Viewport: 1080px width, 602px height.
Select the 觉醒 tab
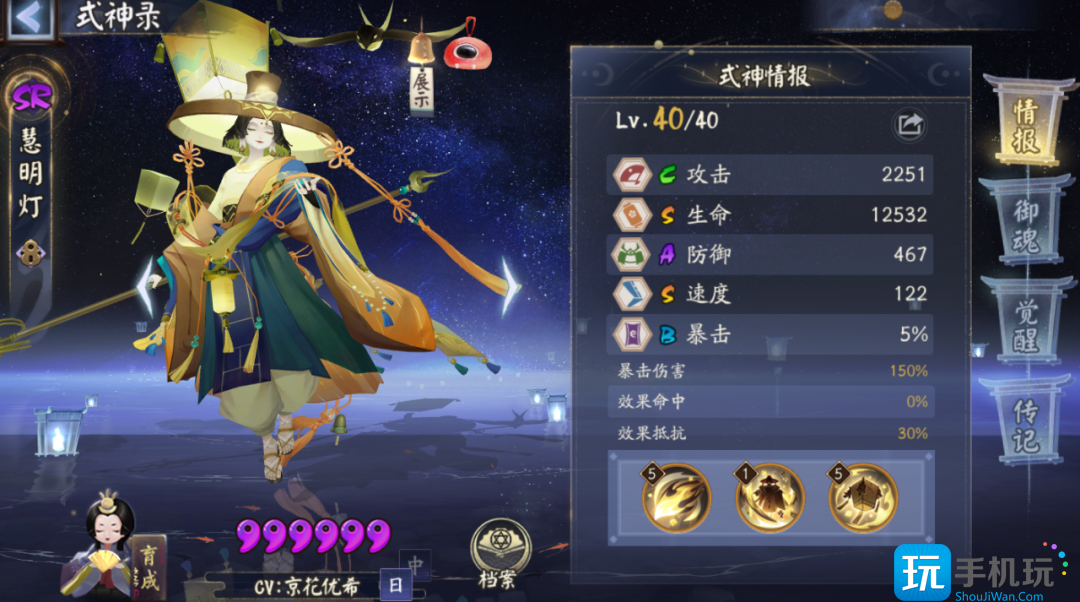coord(1026,323)
